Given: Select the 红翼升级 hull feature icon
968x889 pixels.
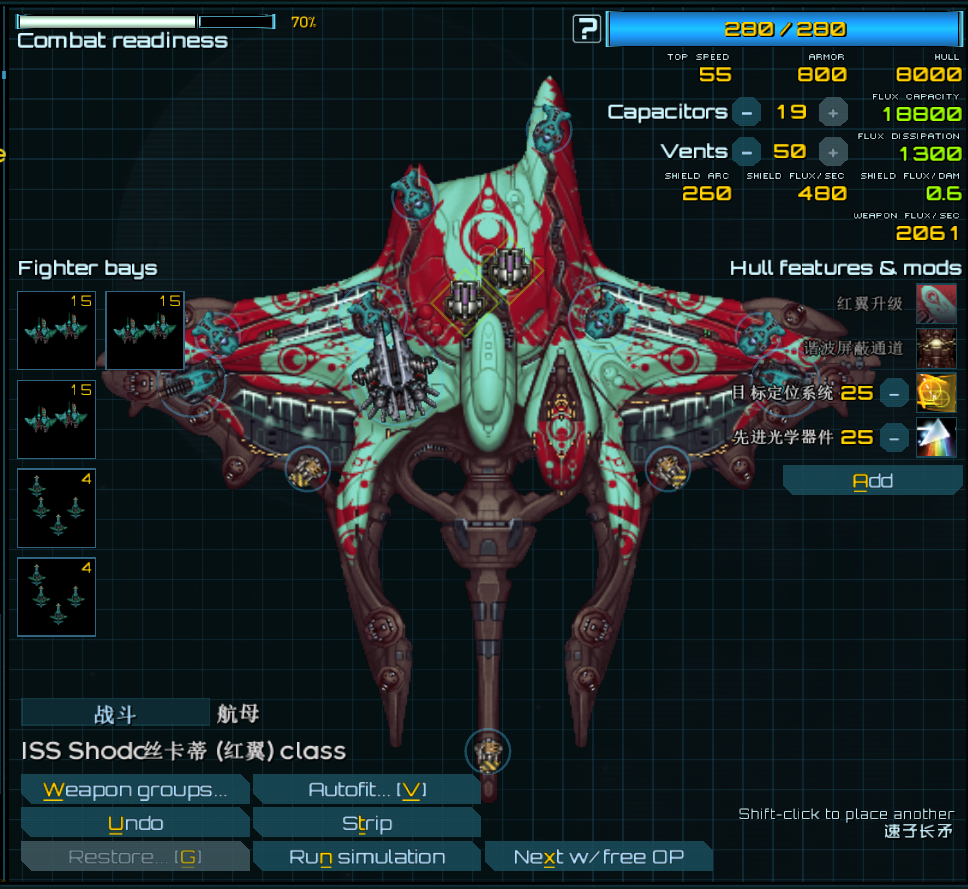Looking at the screenshot, I should (x=936, y=303).
